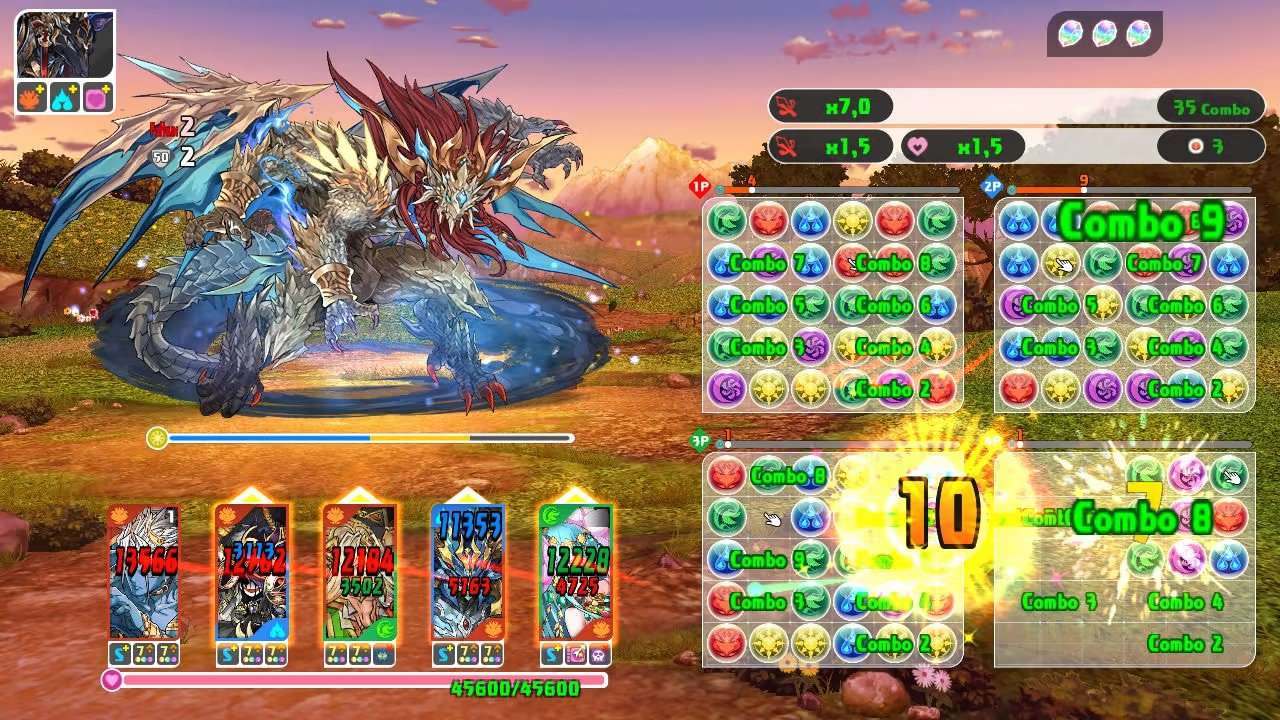Click the boss's blue charge gauge
This screenshot has height=720, width=1280.
click(270, 437)
